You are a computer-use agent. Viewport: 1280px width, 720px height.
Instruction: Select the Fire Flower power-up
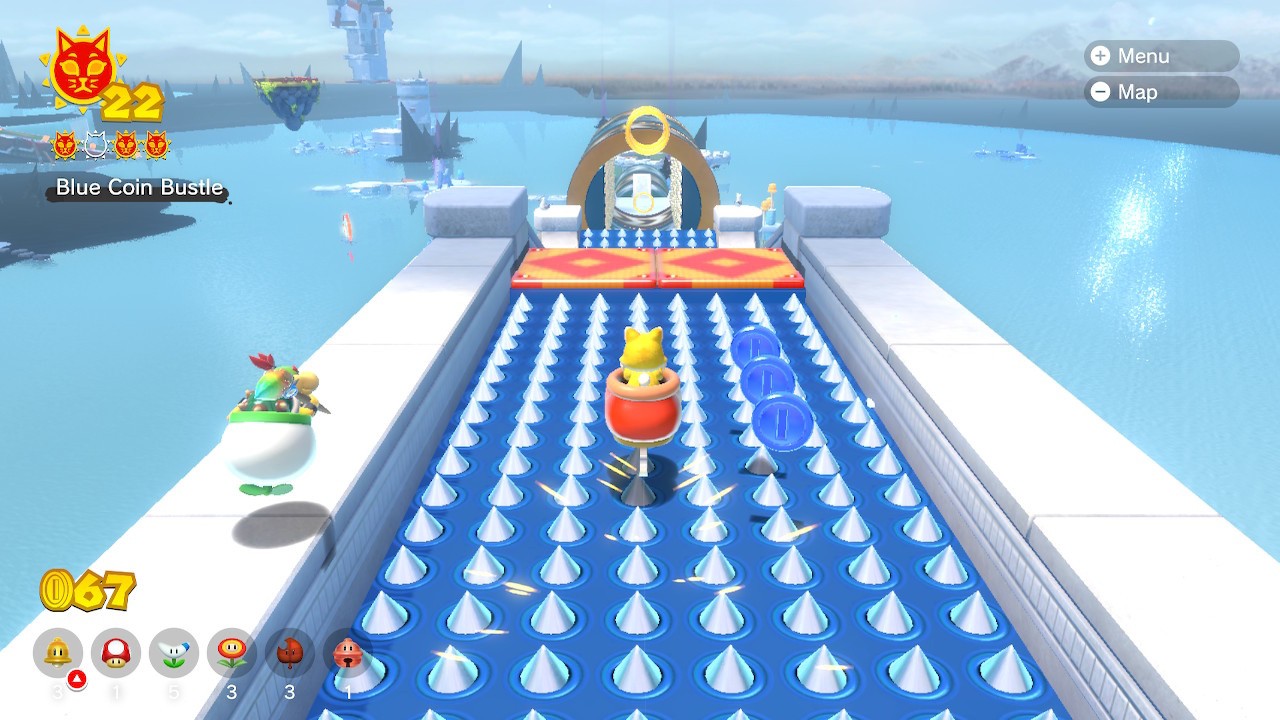(x=232, y=654)
